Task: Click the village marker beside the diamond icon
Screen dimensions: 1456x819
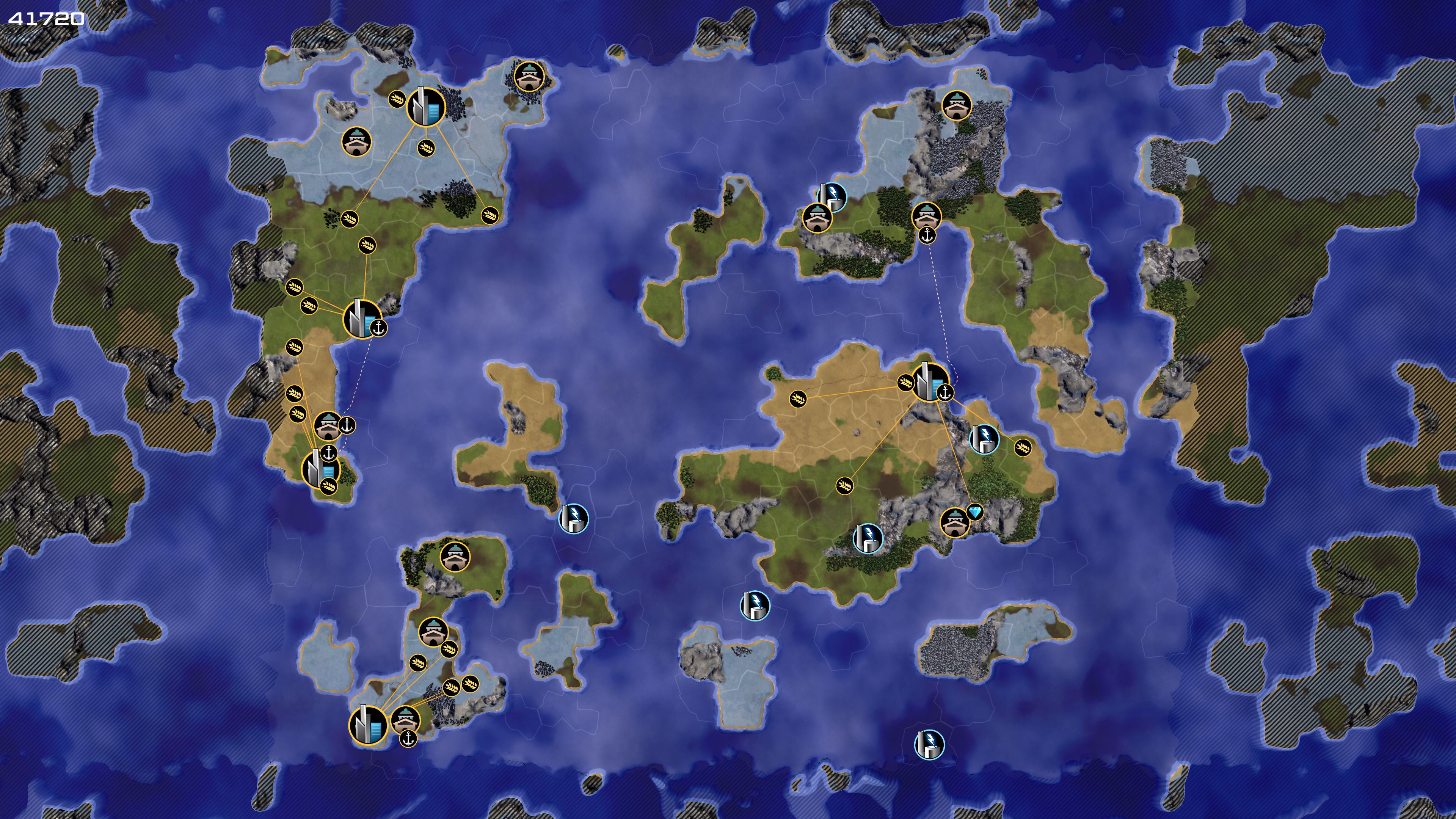Action: point(955,523)
